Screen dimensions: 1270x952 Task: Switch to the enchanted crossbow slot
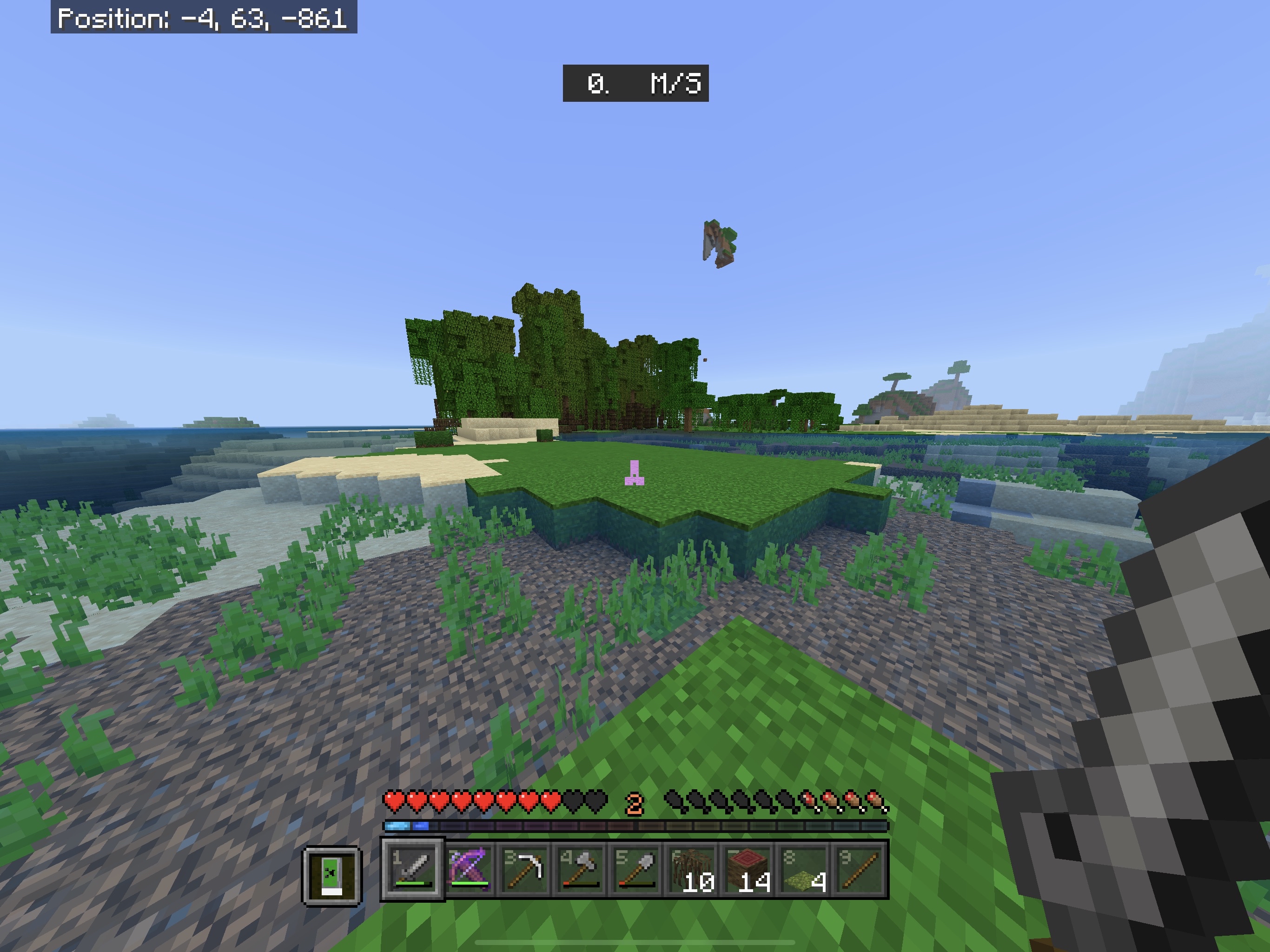[469, 869]
